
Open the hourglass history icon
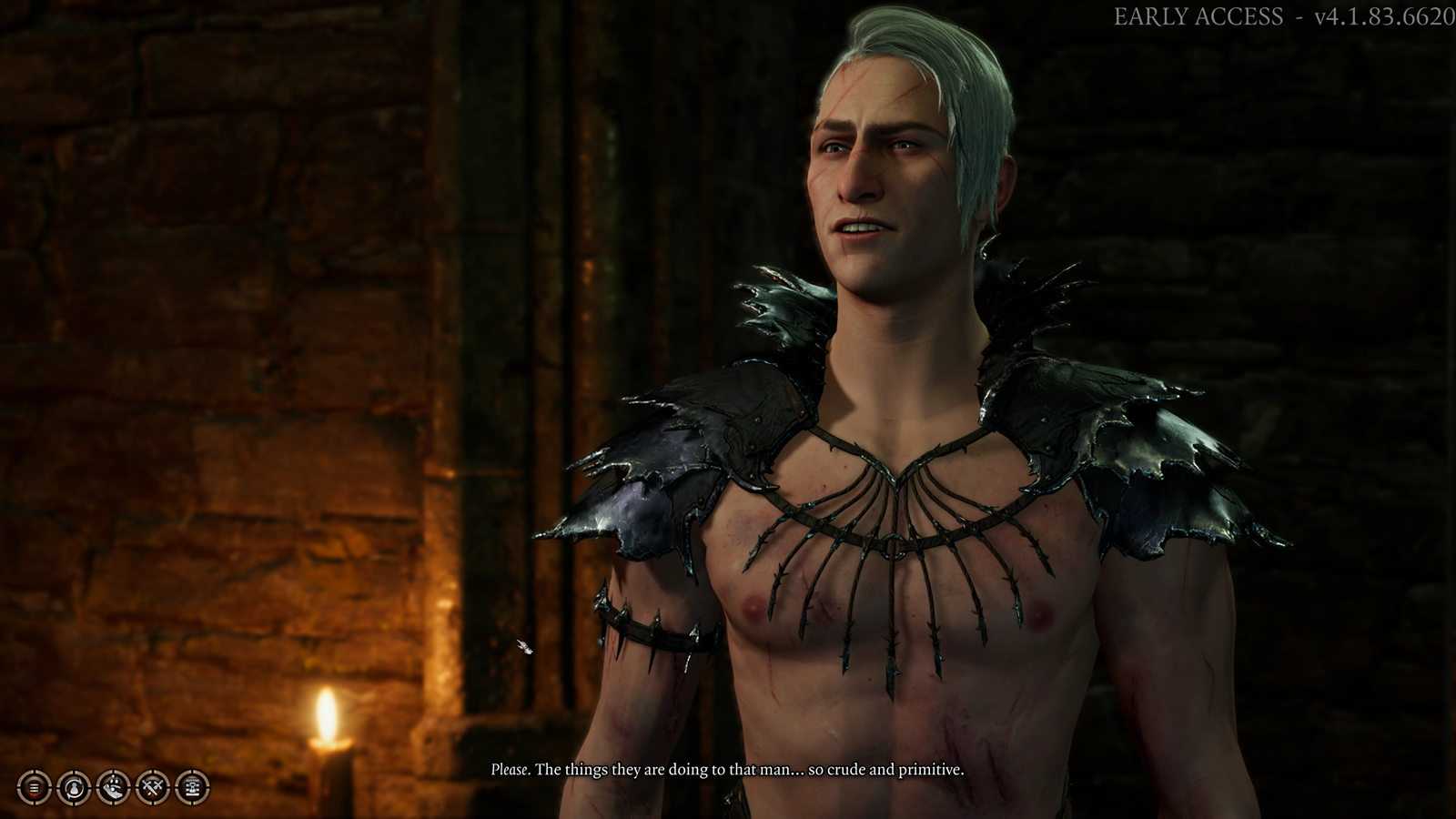click(192, 787)
